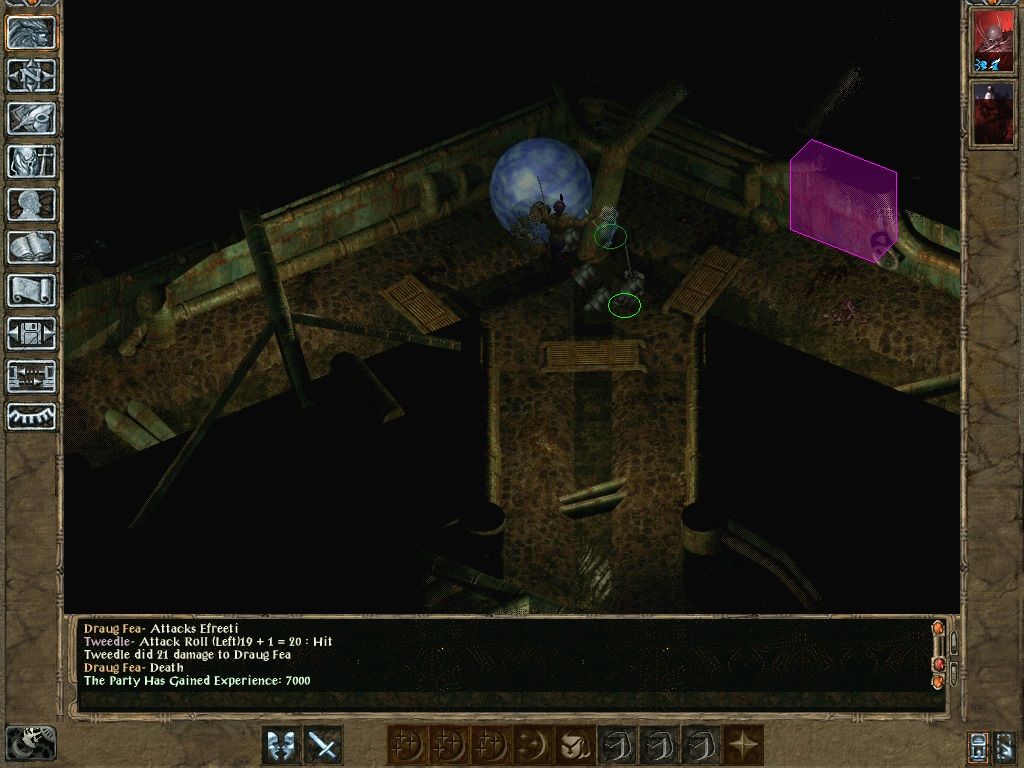Open the mage spellbook open-book icon
This screenshot has width=1024, height=768.
32,248
